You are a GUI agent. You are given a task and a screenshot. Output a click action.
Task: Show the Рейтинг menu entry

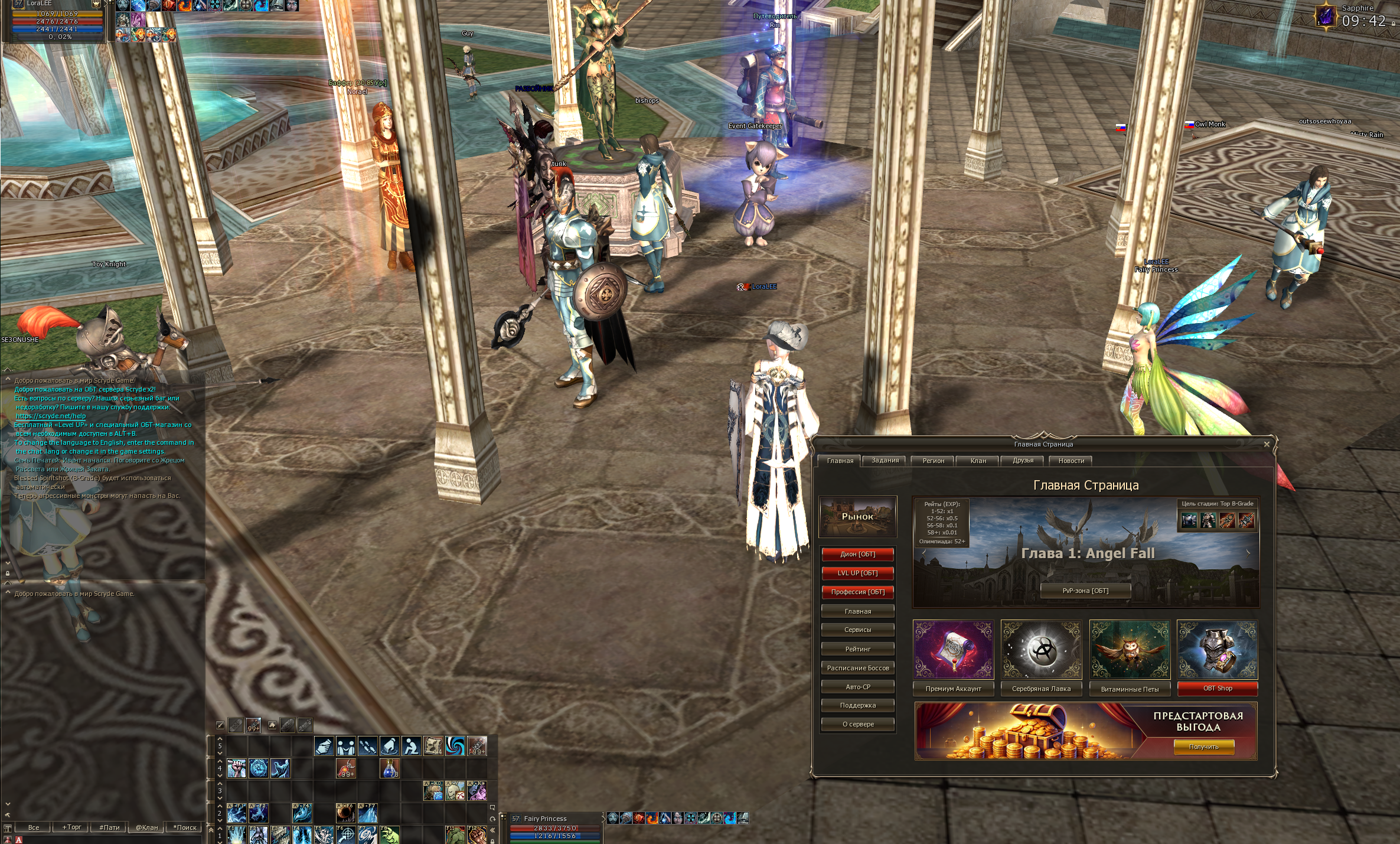pos(857,649)
